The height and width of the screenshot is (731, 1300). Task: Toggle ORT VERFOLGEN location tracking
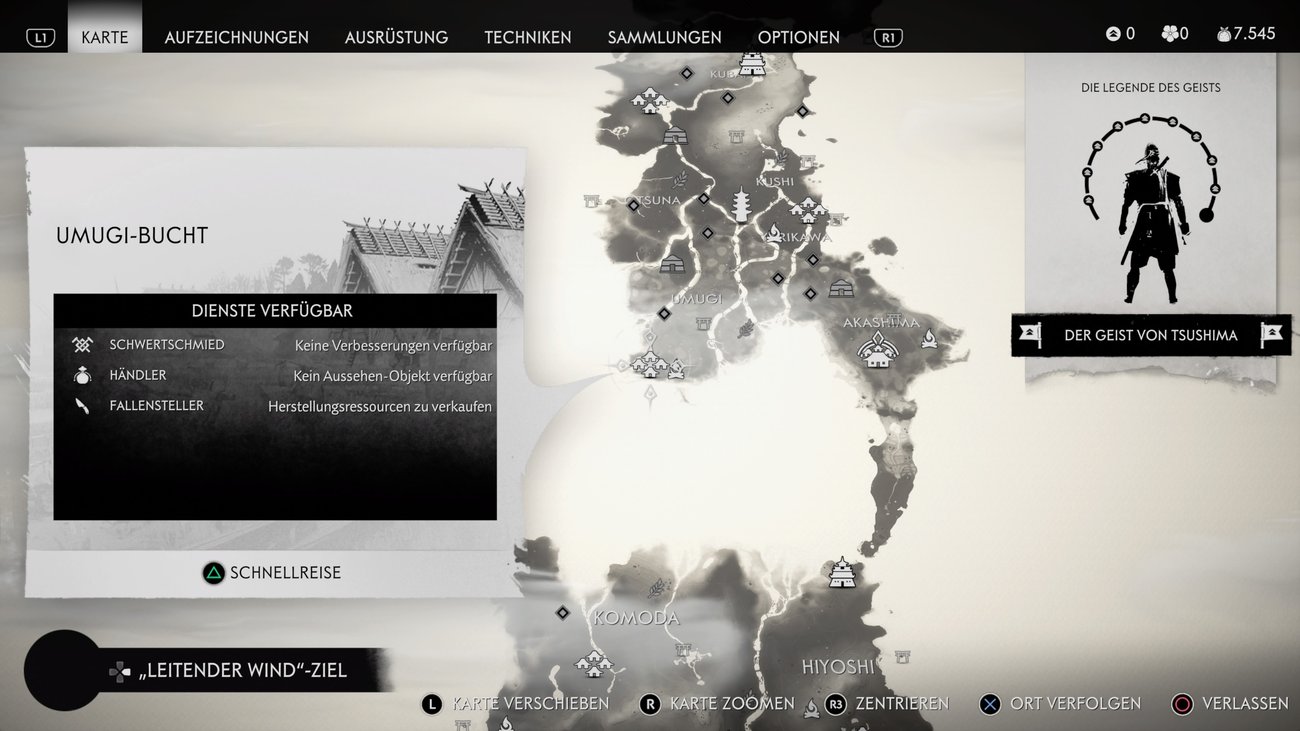(x=1061, y=704)
